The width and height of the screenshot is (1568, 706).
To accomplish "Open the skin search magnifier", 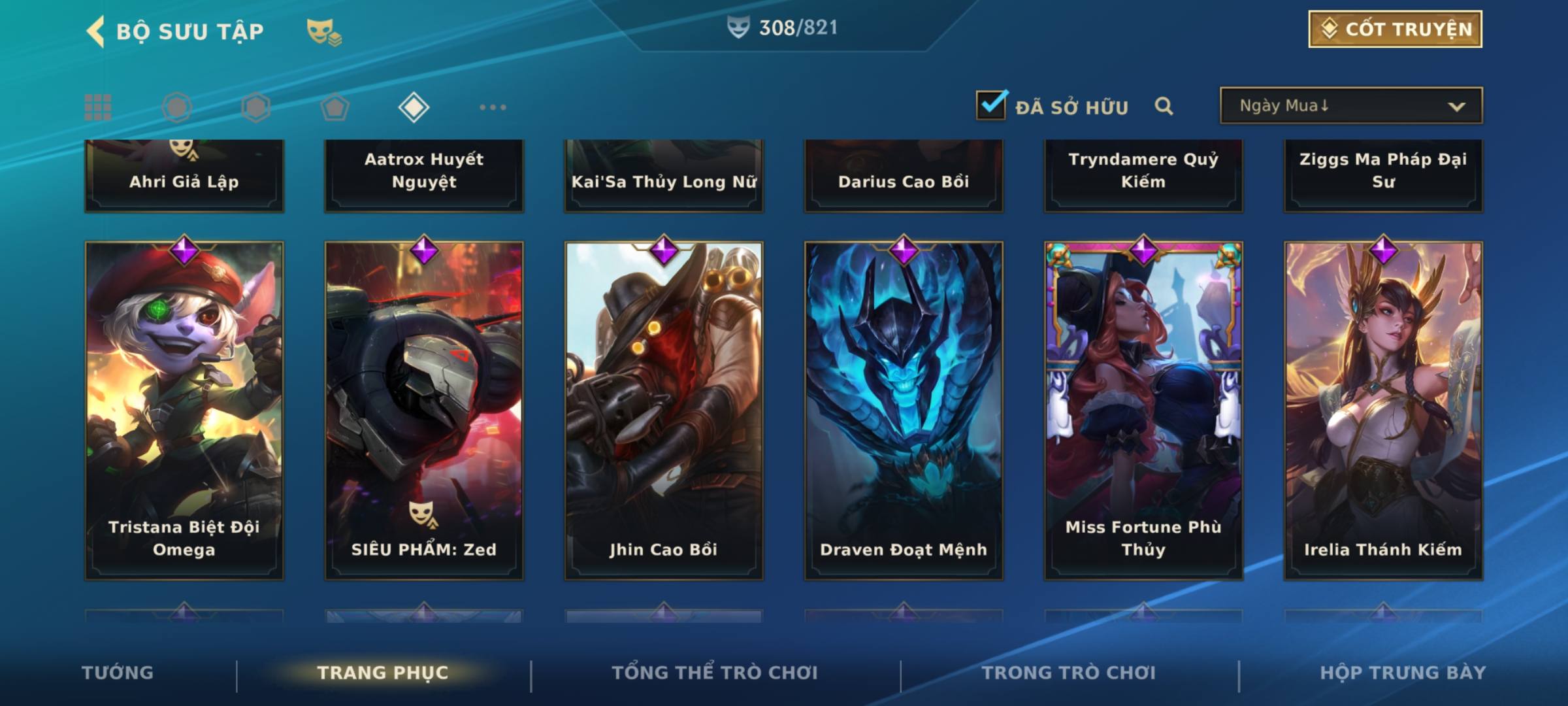I will click(1164, 106).
